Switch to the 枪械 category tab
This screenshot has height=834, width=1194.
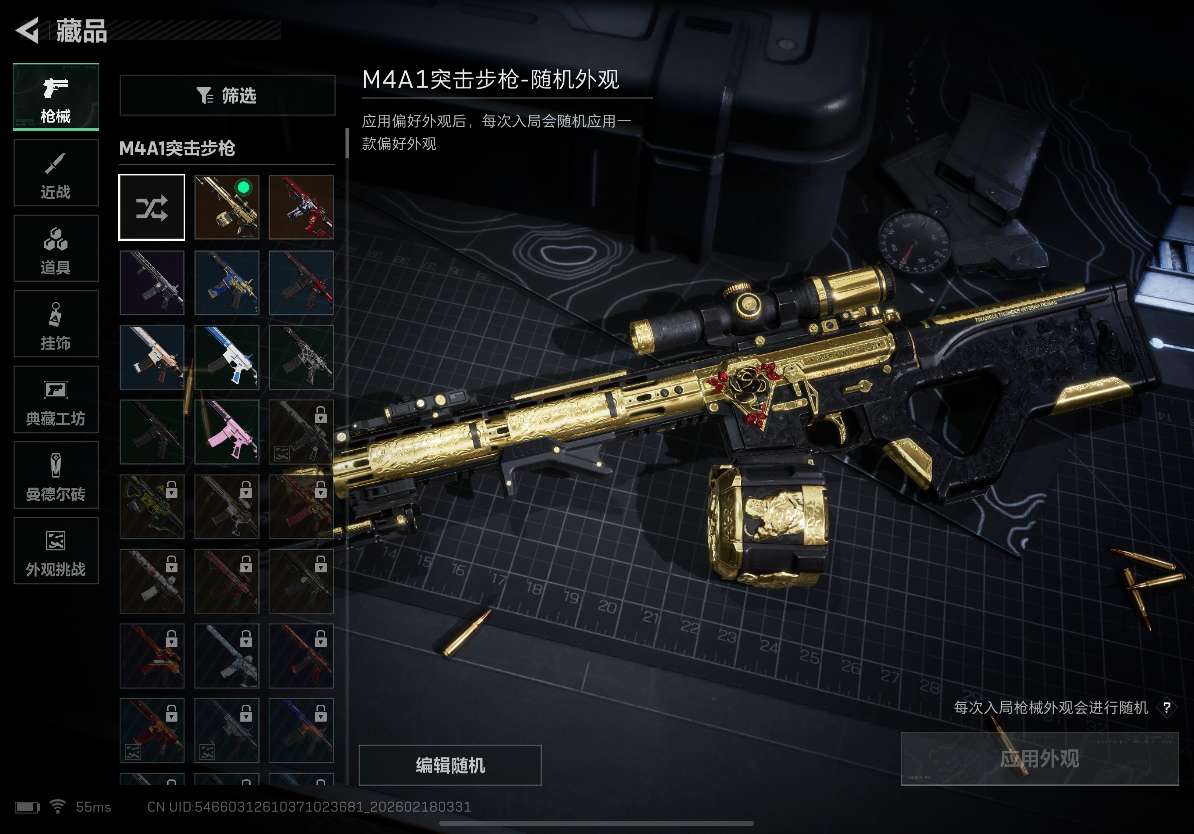[x=56, y=97]
